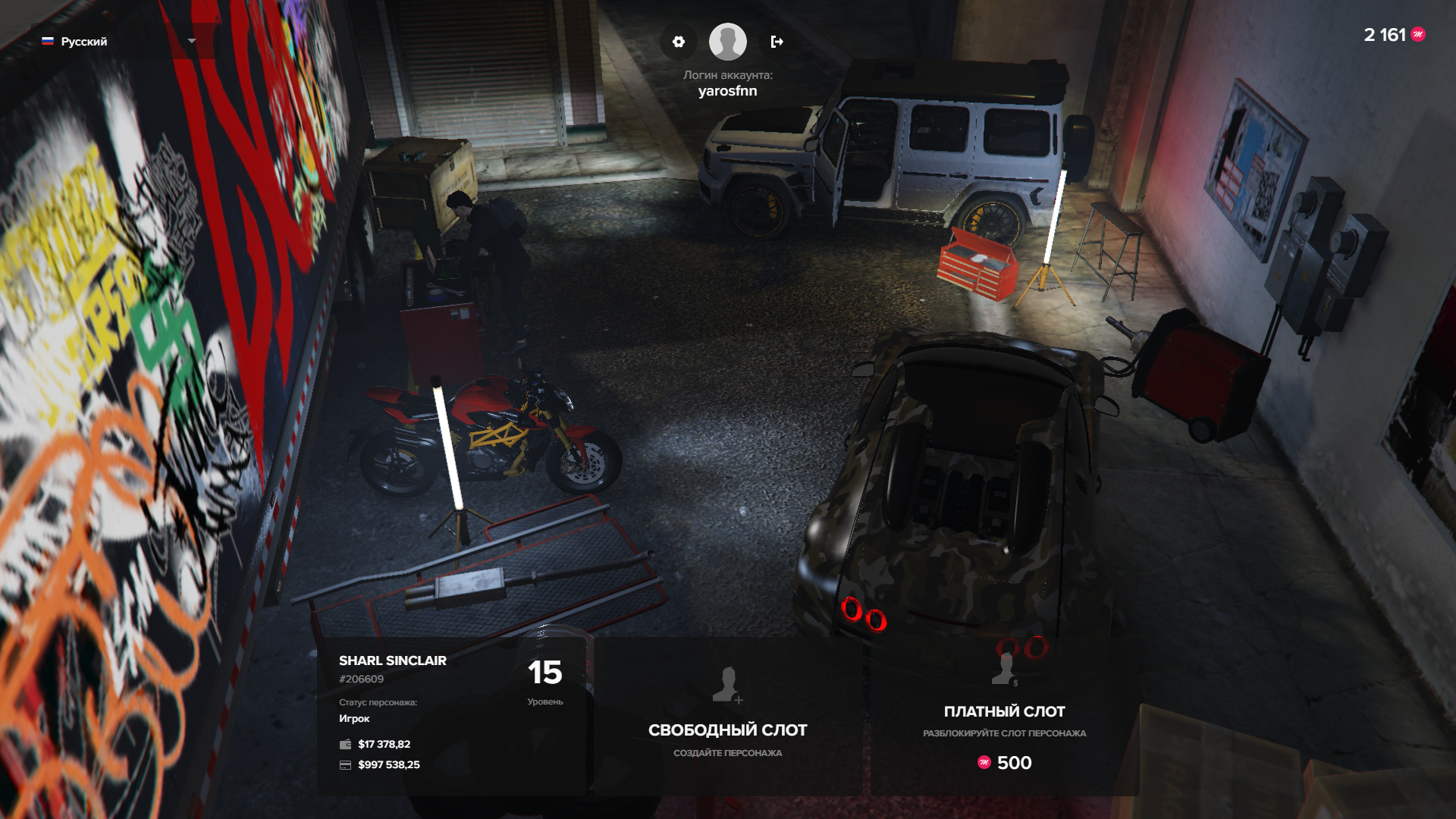Create a character in Свободный слот

[x=727, y=717]
